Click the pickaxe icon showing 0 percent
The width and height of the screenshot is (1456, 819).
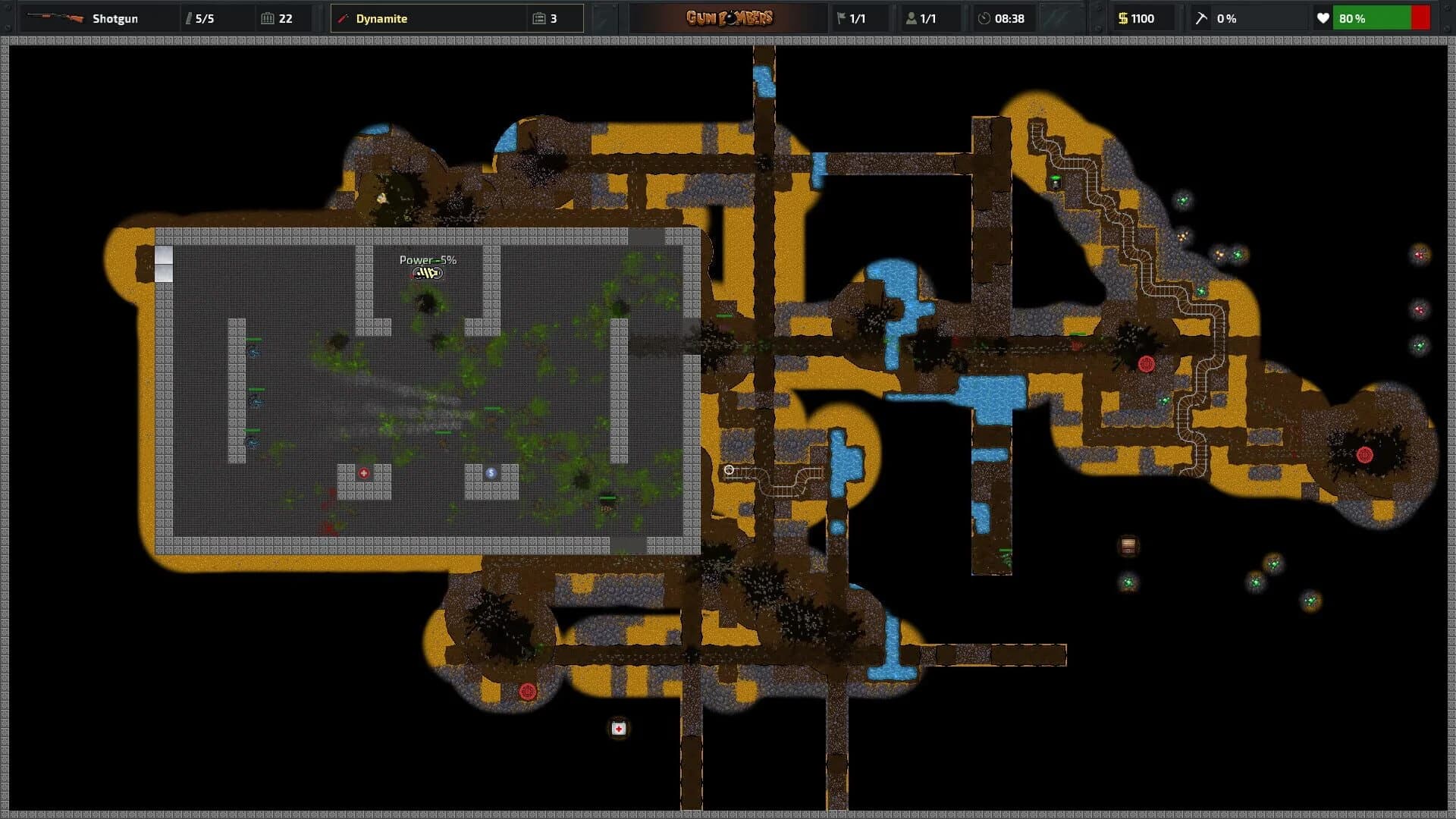pyautogui.click(x=1201, y=18)
